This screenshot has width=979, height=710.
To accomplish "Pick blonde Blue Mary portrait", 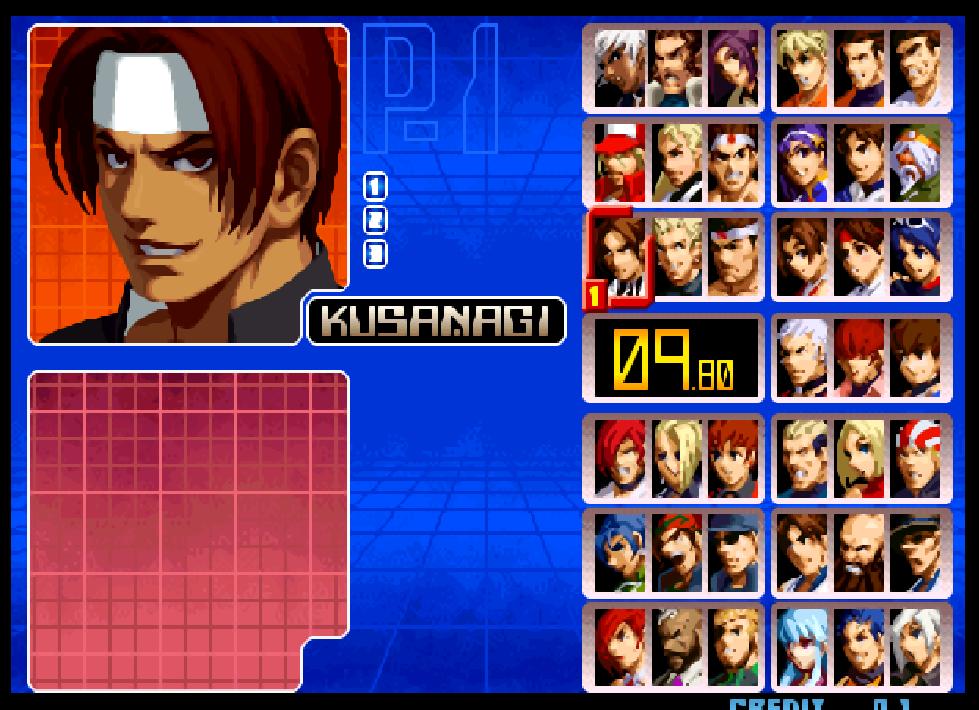I will click(x=858, y=459).
